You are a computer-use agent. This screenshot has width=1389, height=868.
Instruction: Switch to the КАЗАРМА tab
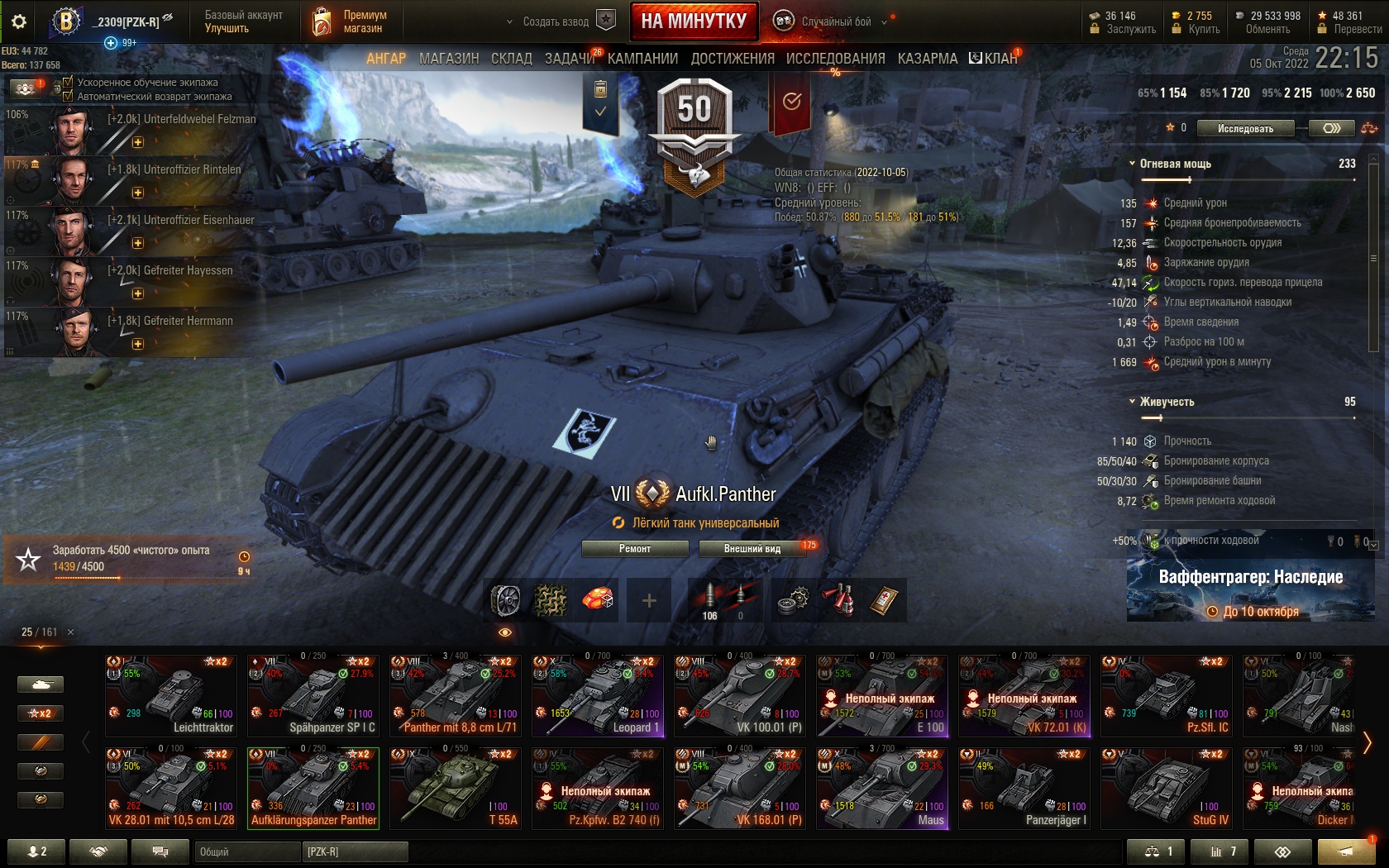(x=928, y=59)
